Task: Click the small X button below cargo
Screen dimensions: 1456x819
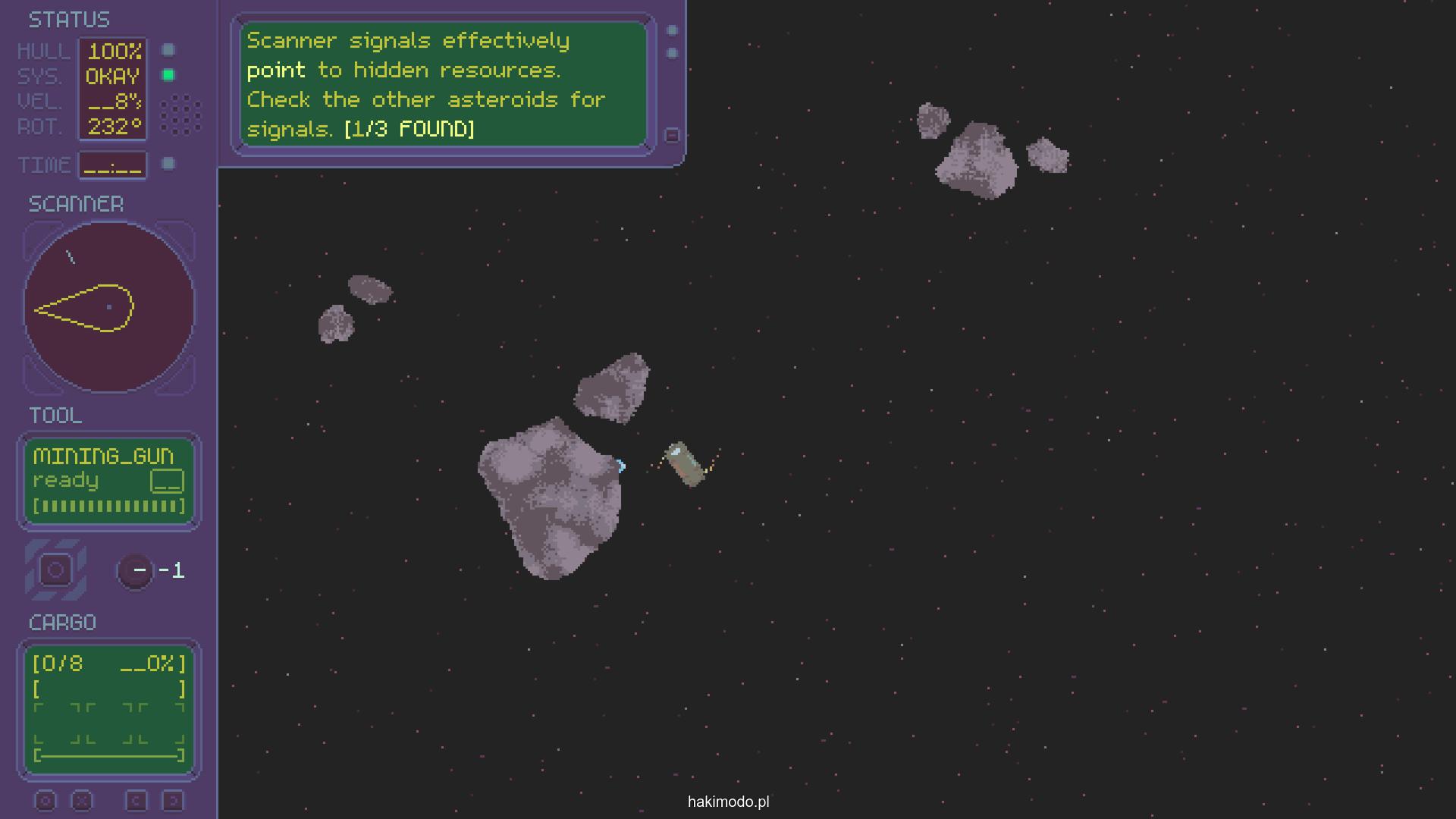Action: tap(82, 801)
